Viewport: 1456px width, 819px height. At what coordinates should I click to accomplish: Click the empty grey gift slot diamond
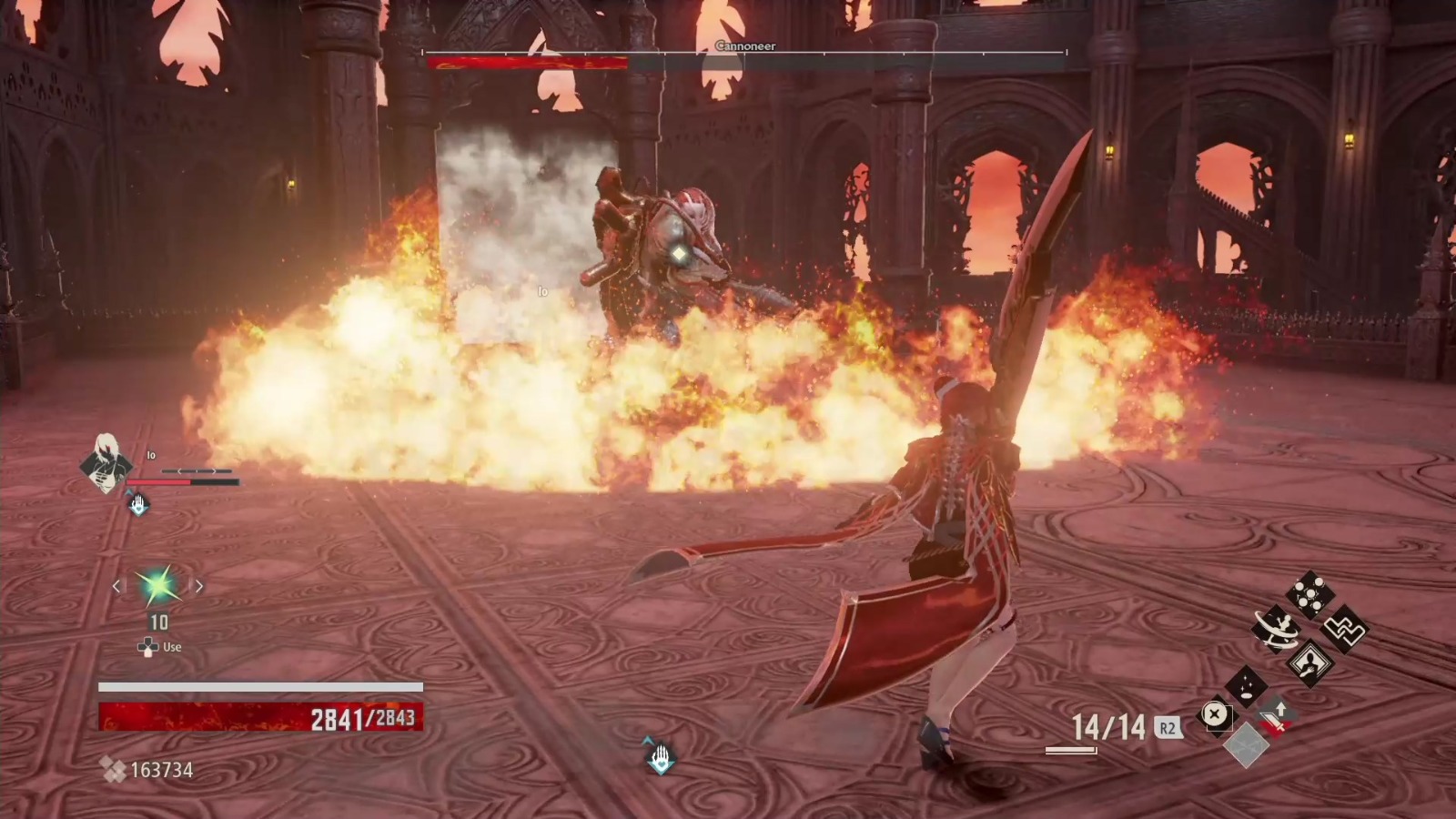pos(1247,745)
